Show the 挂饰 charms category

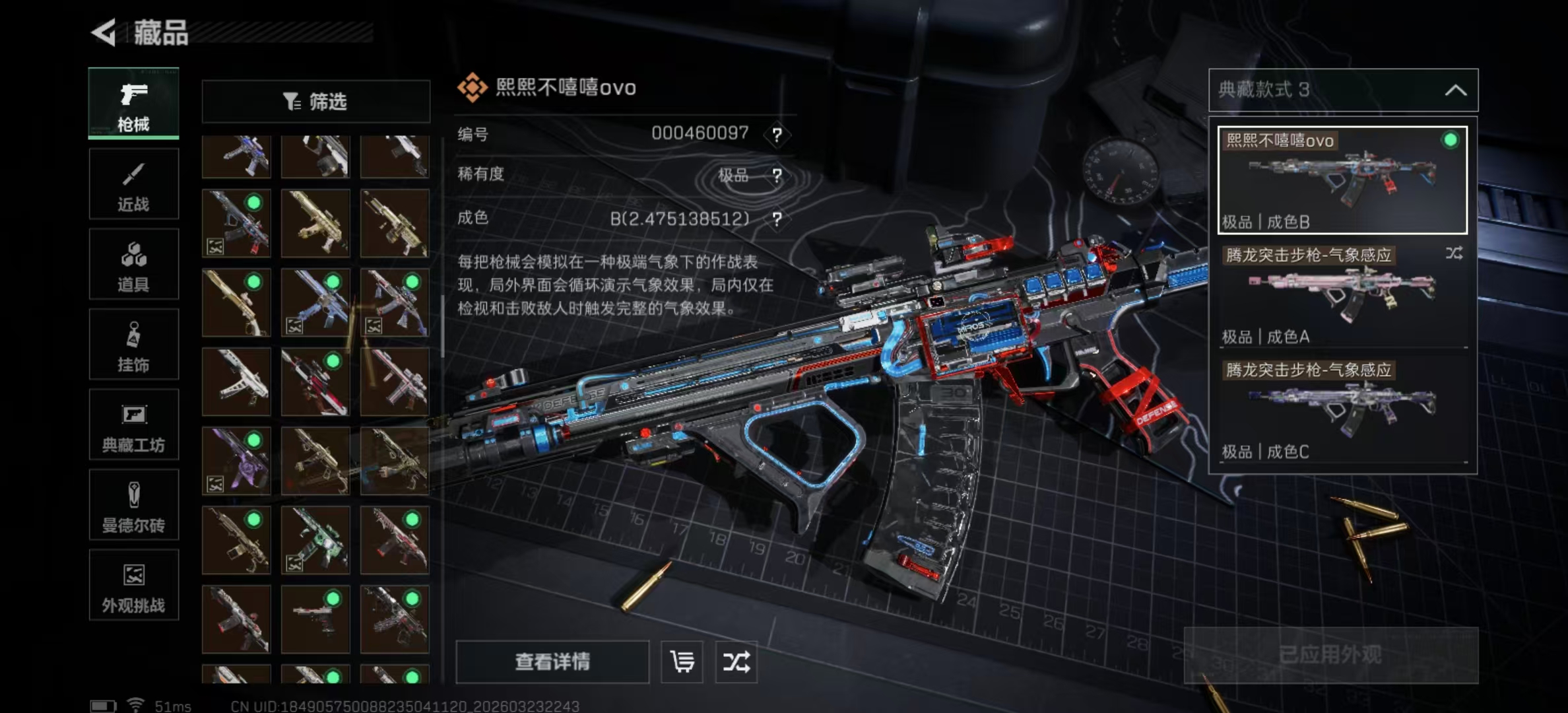coord(133,345)
